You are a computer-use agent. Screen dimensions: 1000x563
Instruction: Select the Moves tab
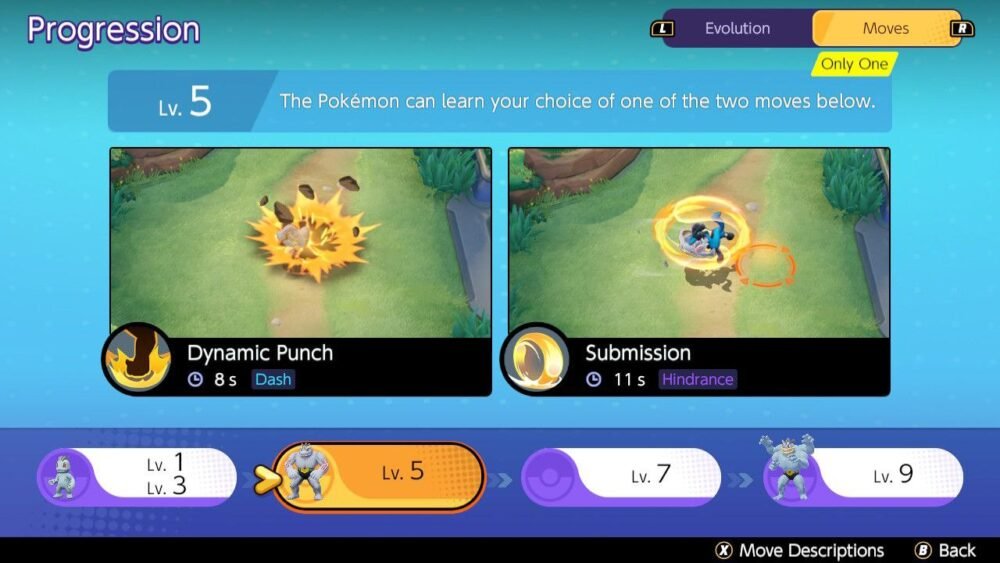(x=885, y=28)
